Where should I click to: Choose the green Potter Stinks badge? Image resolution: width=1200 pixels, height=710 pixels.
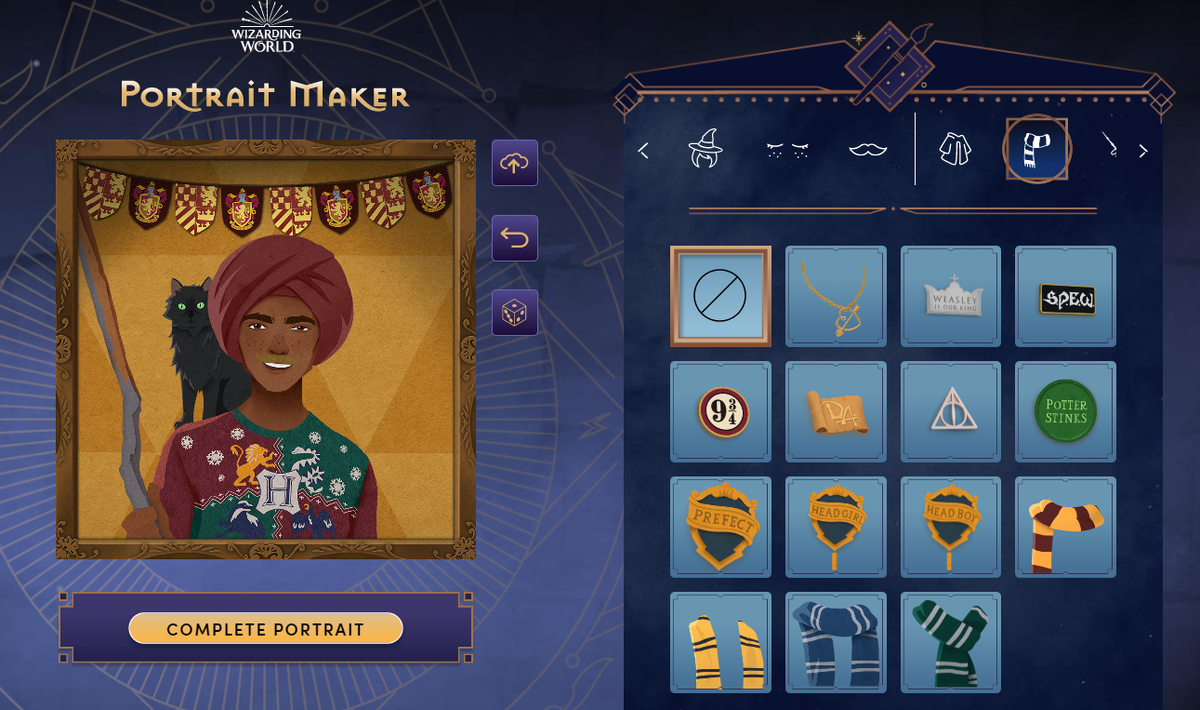[x=1066, y=411]
